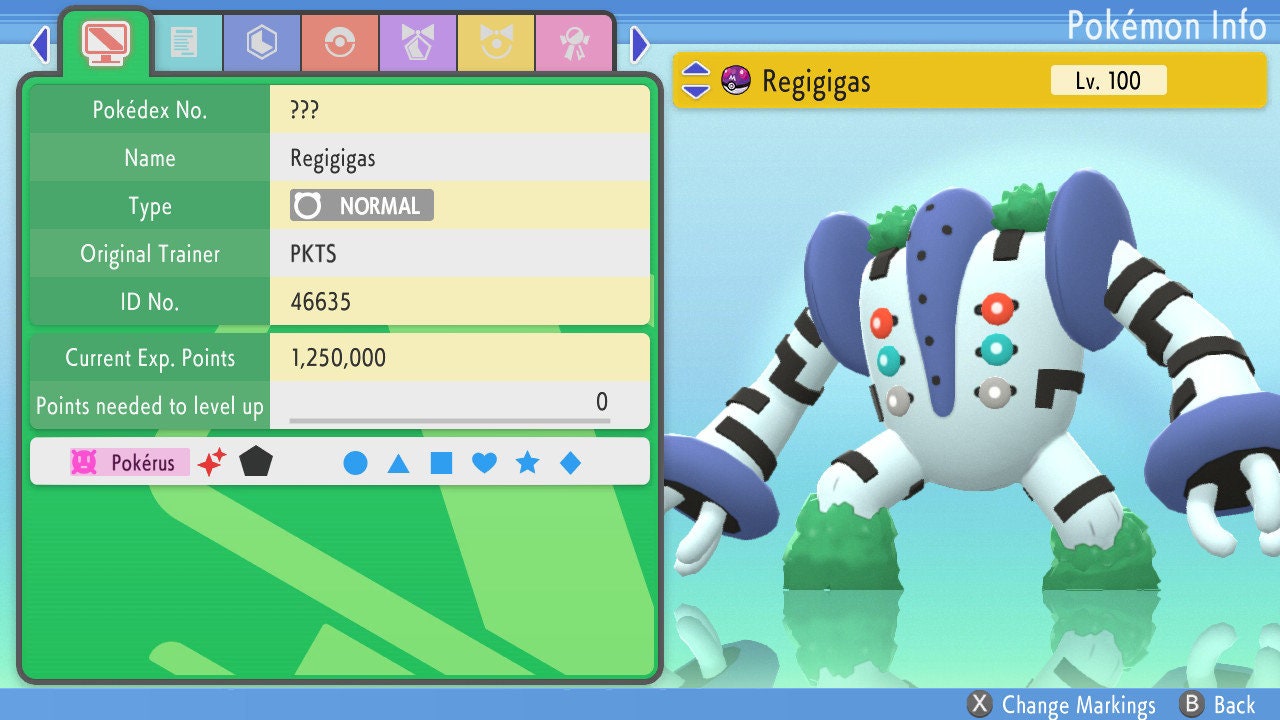
Task: Toggle the star marking
Action: [527, 463]
